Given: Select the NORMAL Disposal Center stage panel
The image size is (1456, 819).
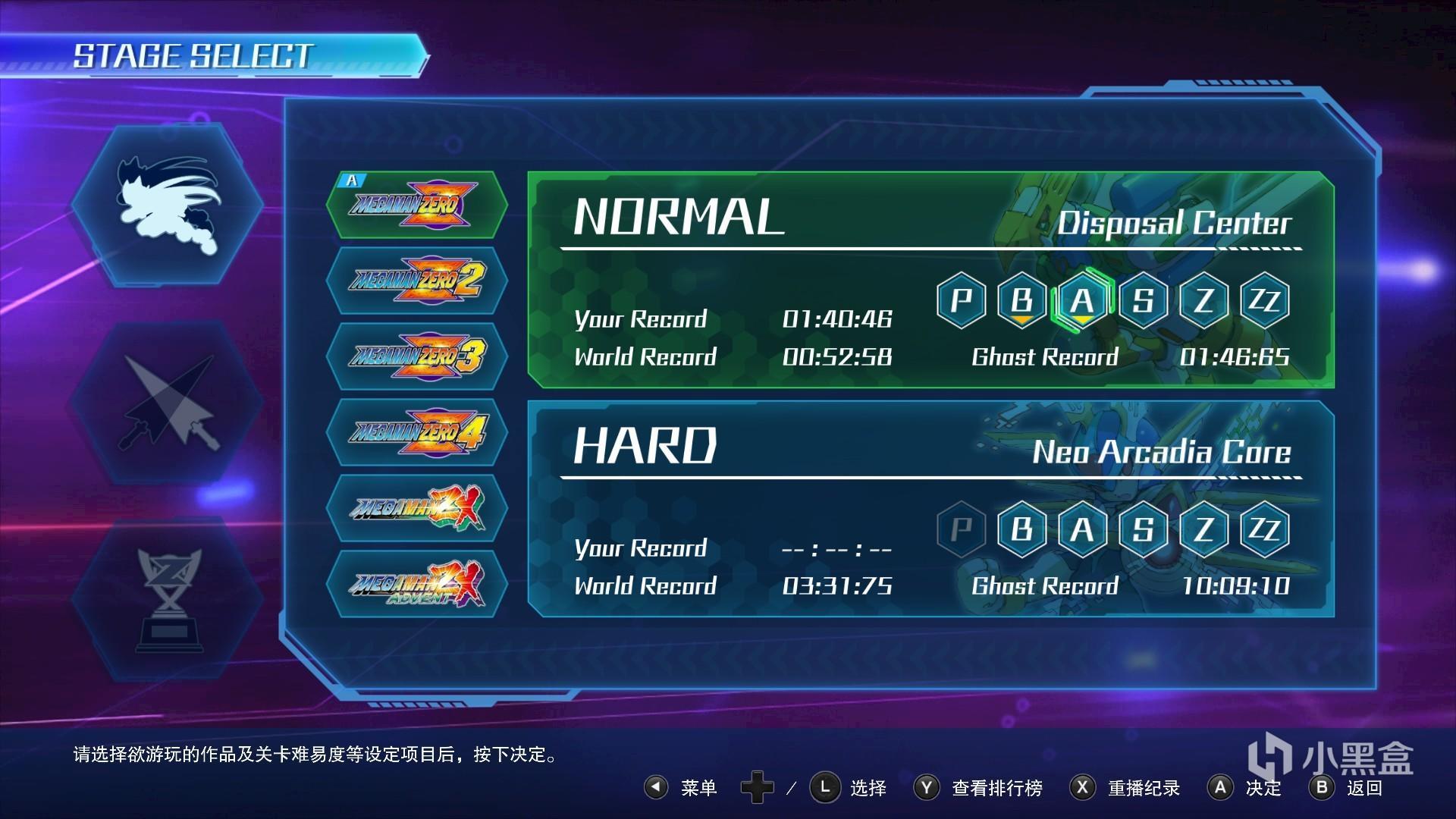Looking at the screenshot, I should 758,281.
